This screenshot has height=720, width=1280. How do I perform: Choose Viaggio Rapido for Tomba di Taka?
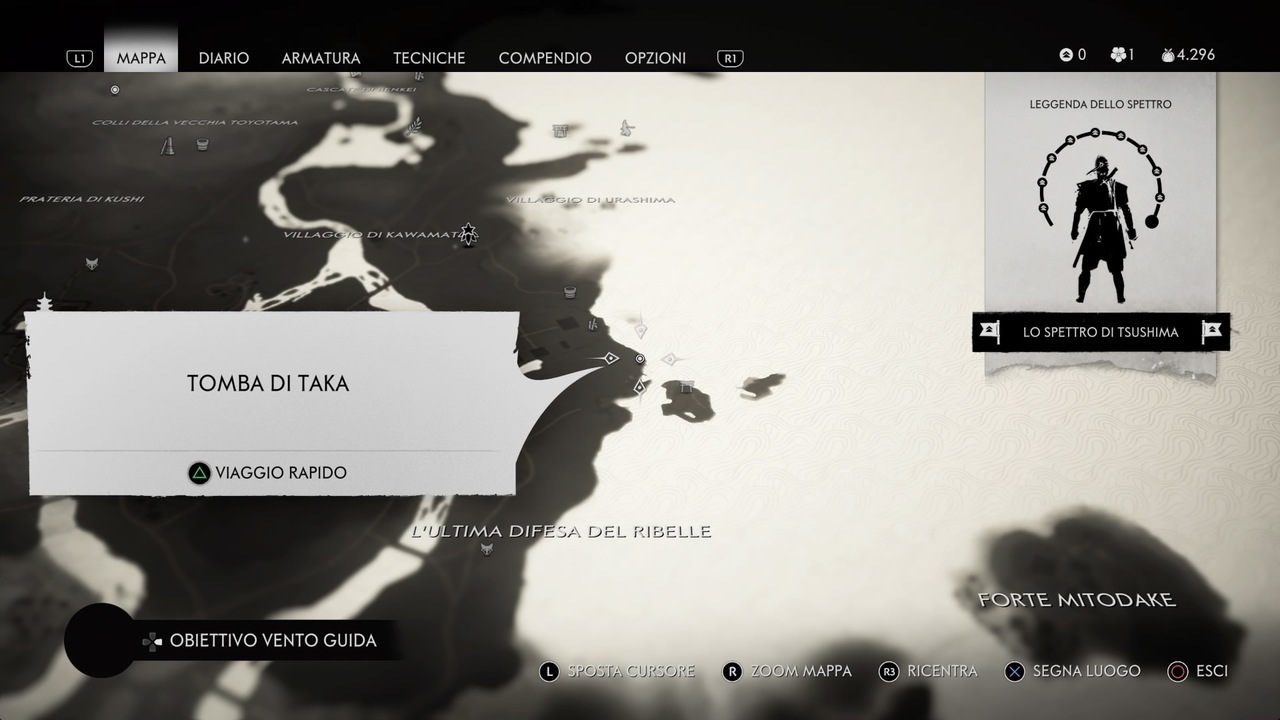coord(268,473)
